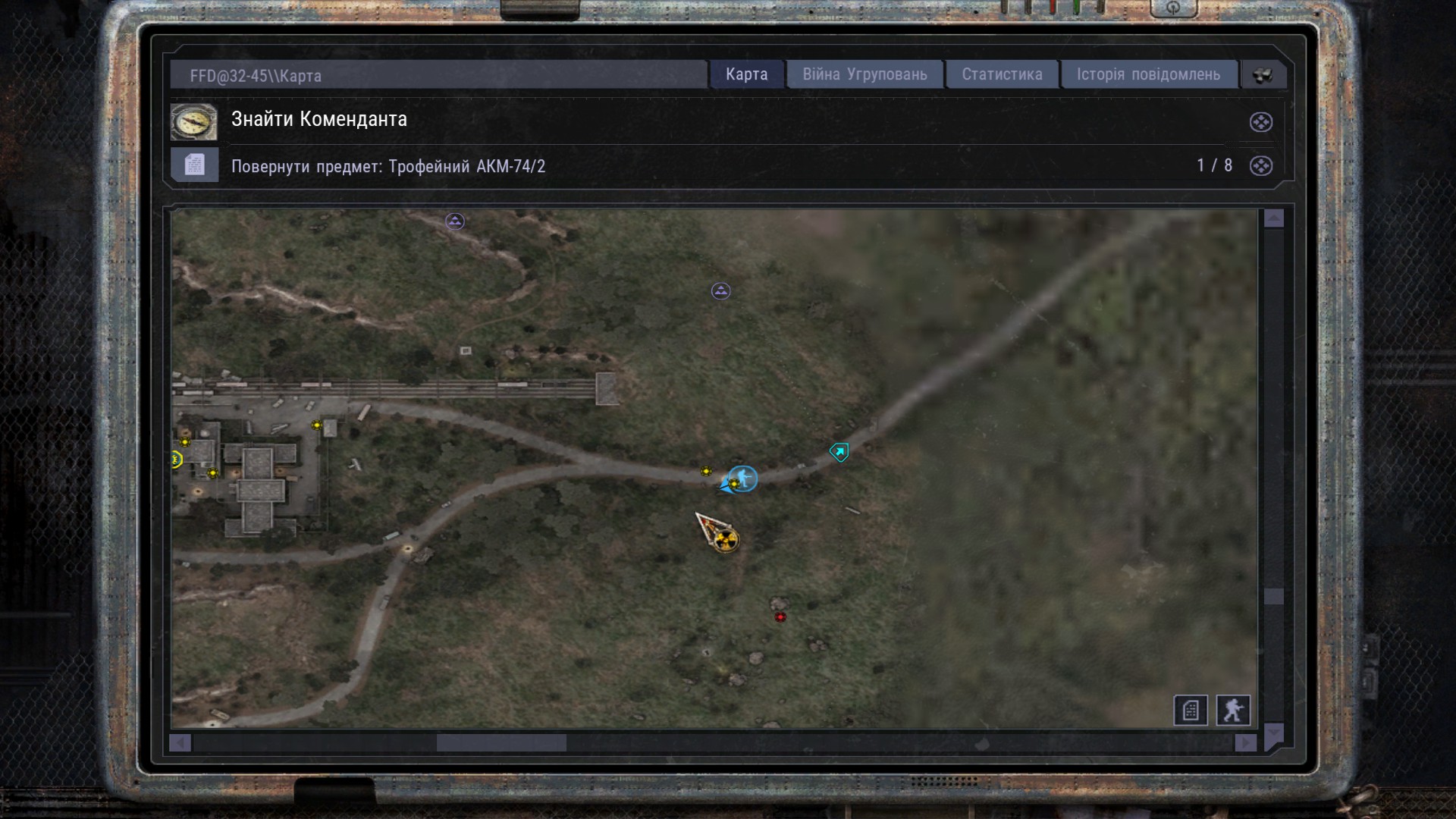Select the Статистика tab

click(x=1002, y=74)
